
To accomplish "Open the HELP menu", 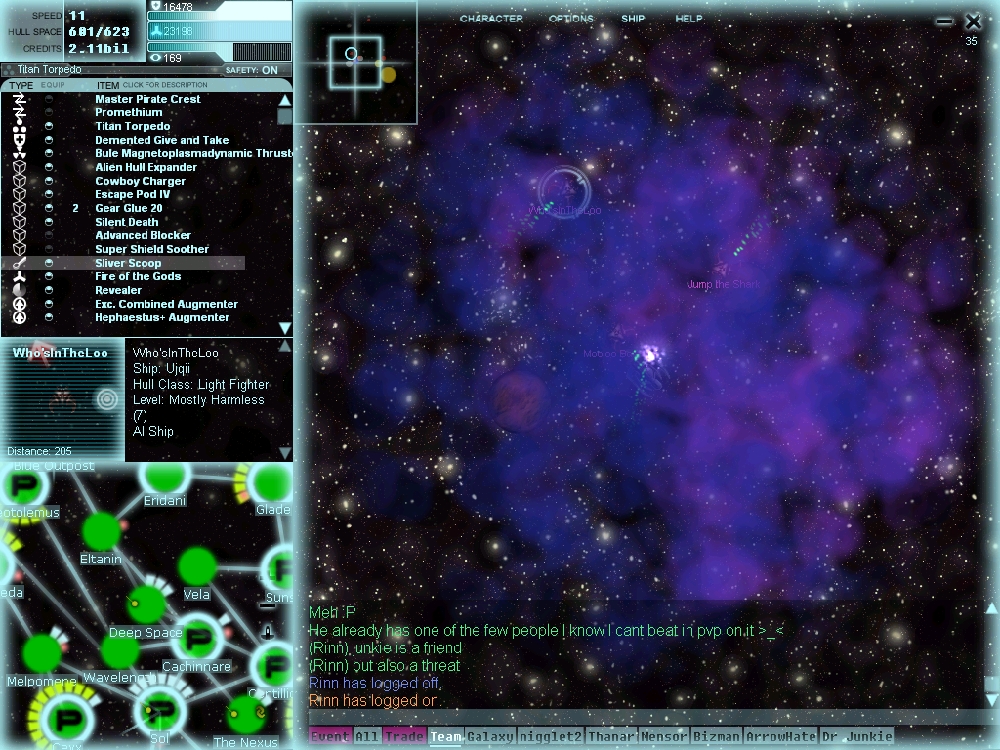I will coord(689,19).
